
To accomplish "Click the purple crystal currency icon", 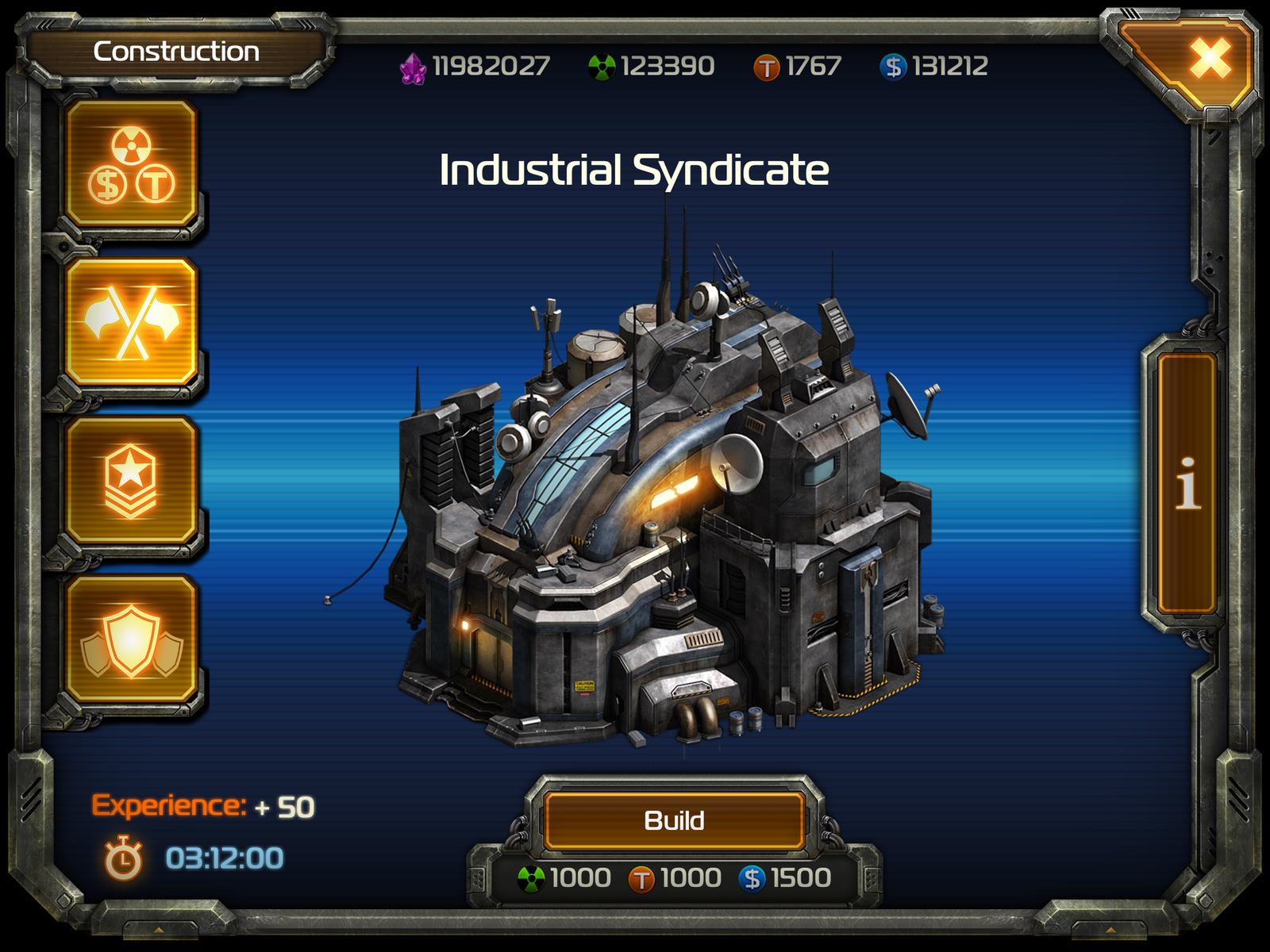I will tap(414, 68).
